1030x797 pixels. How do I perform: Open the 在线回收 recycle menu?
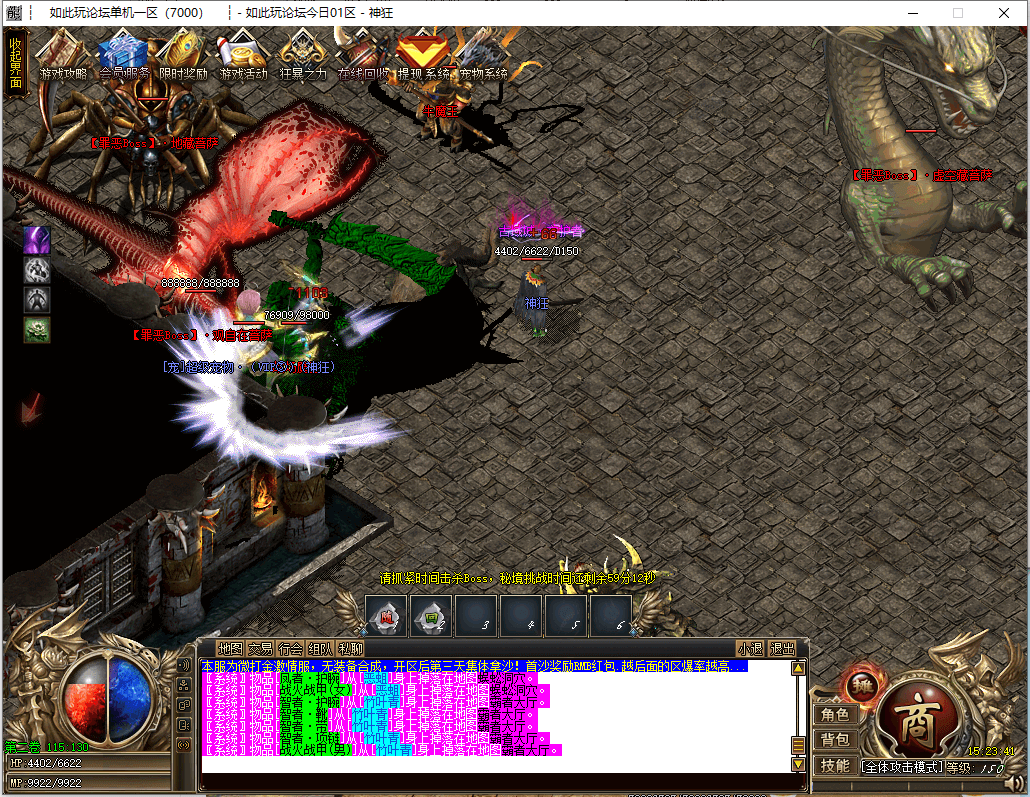tap(362, 55)
